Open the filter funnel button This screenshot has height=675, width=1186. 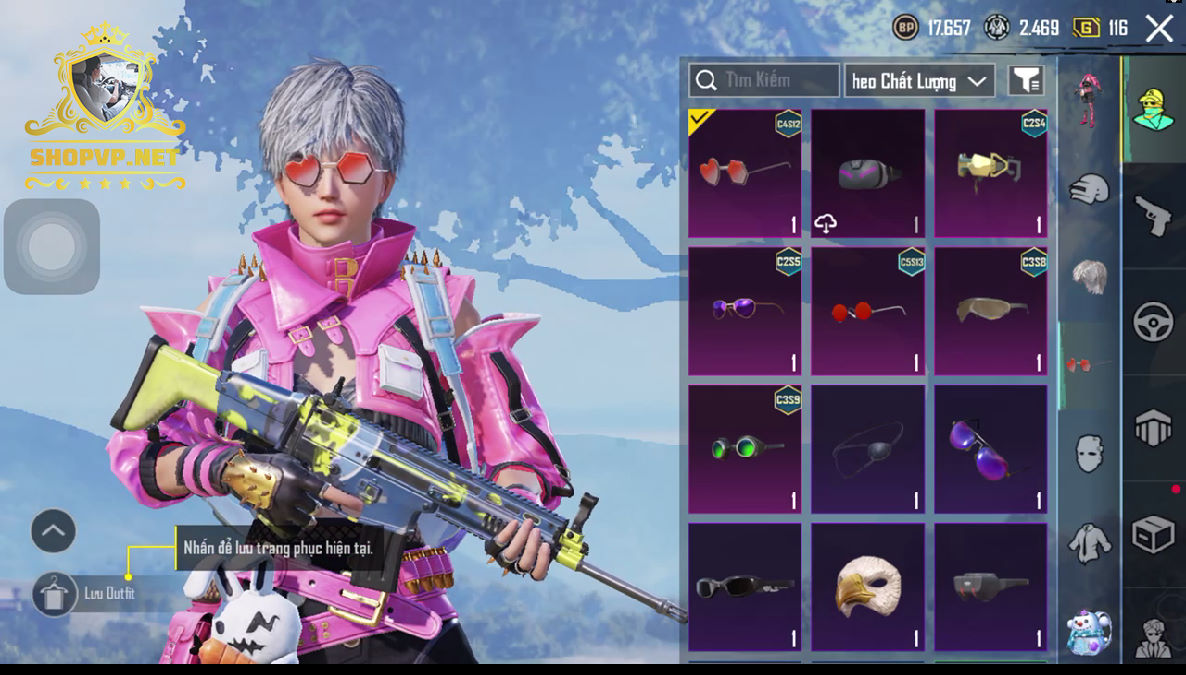coord(1026,81)
